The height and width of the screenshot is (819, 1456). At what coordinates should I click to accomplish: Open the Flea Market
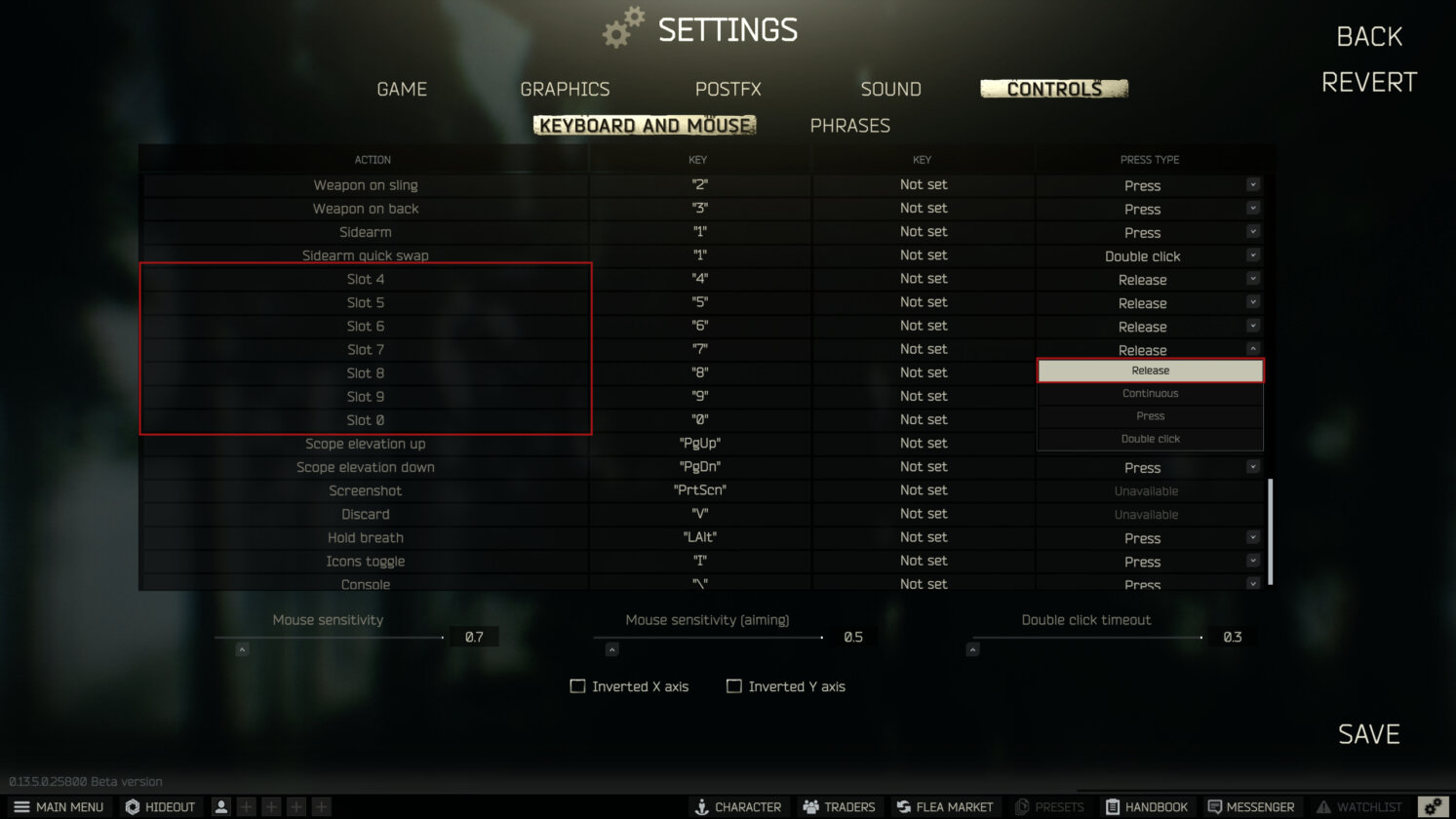coord(944,806)
